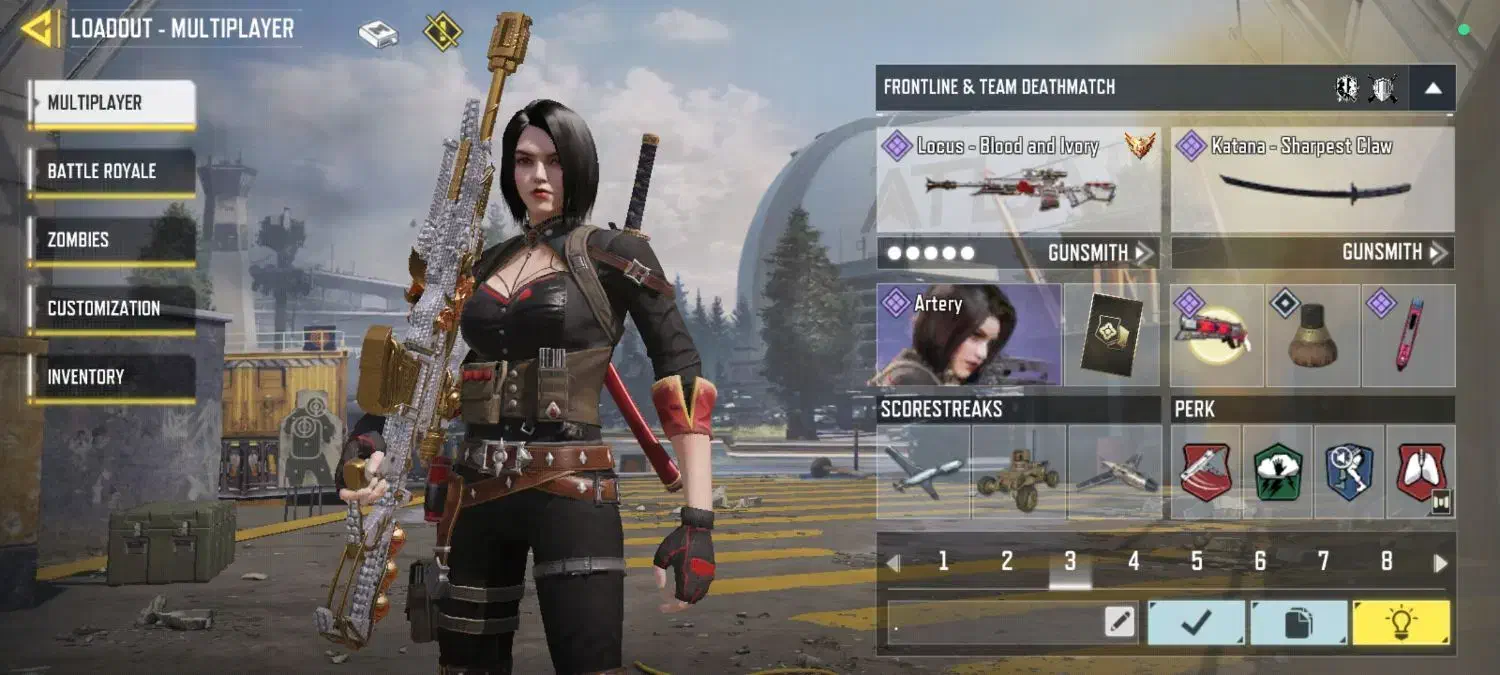The image size is (1500, 675).
Task: Go back using the yellow arrow
Action: pyautogui.click(x=38, y=28)
